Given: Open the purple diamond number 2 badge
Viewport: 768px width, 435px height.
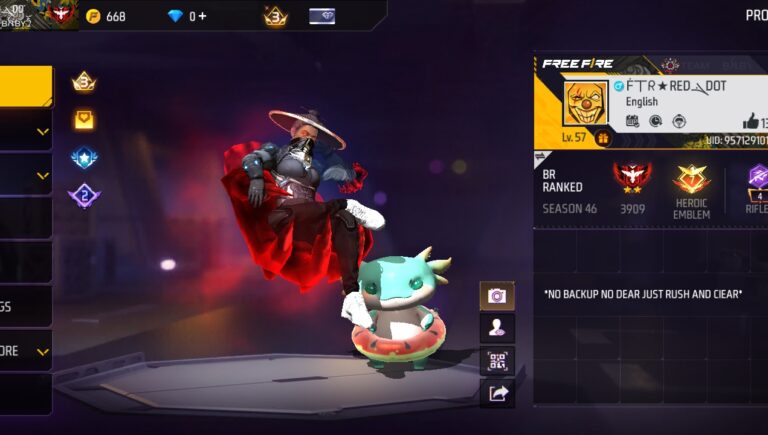Looking at the screenshot, I should pos(84,195).
